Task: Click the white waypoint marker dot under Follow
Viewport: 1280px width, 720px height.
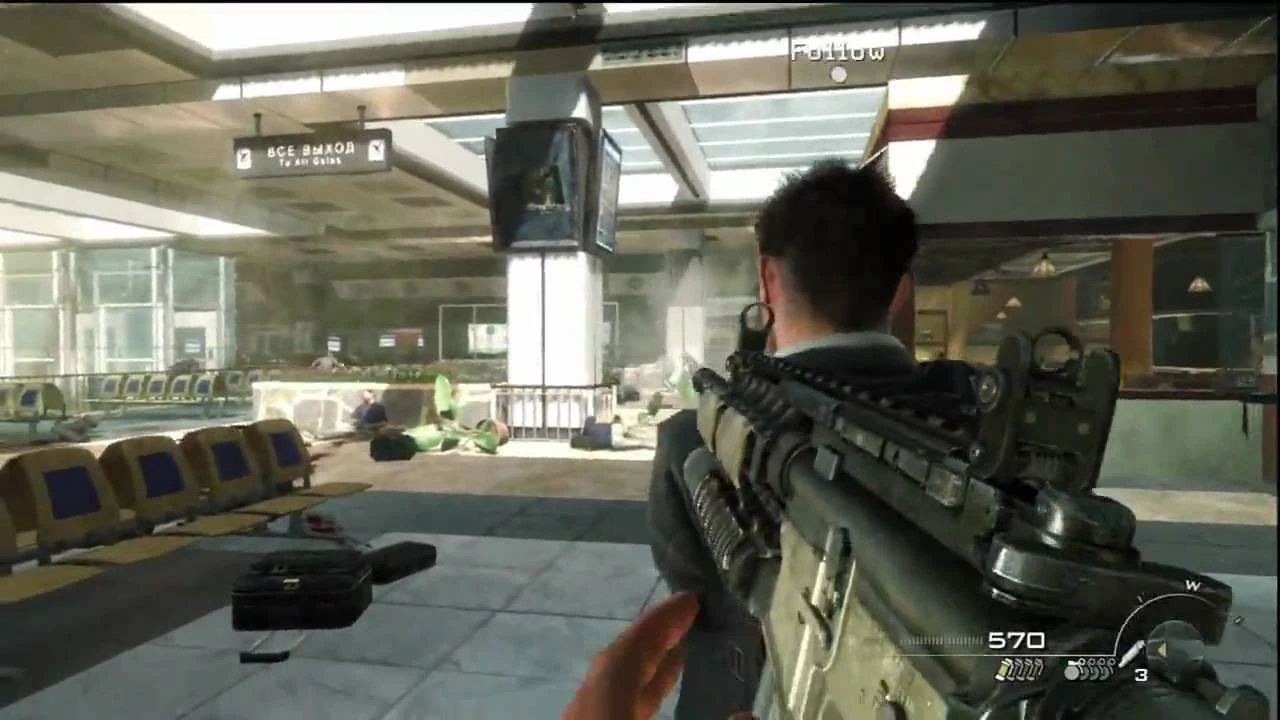Action: tap(837, 72)
